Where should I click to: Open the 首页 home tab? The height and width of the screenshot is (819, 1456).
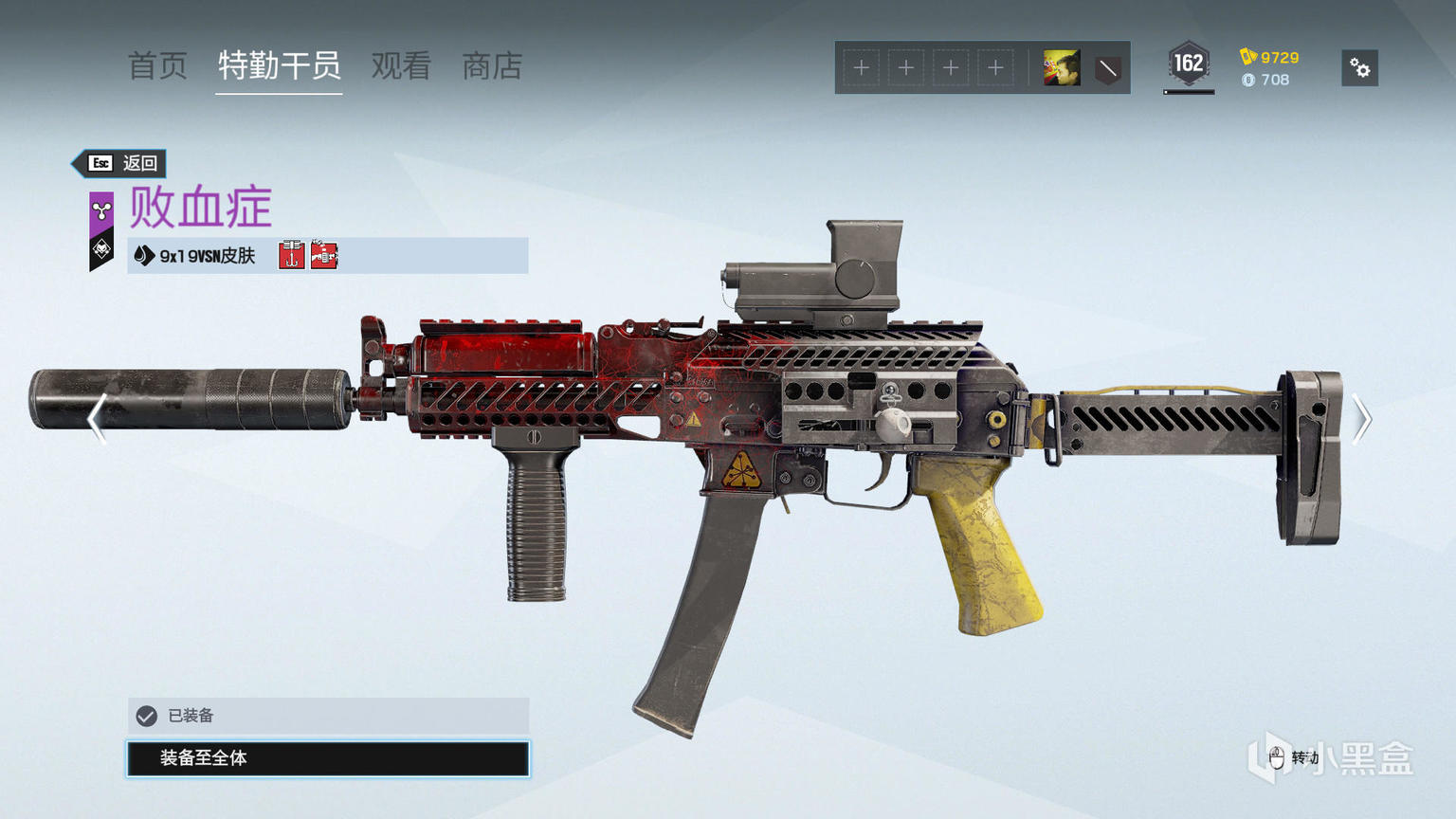point(157,66)
